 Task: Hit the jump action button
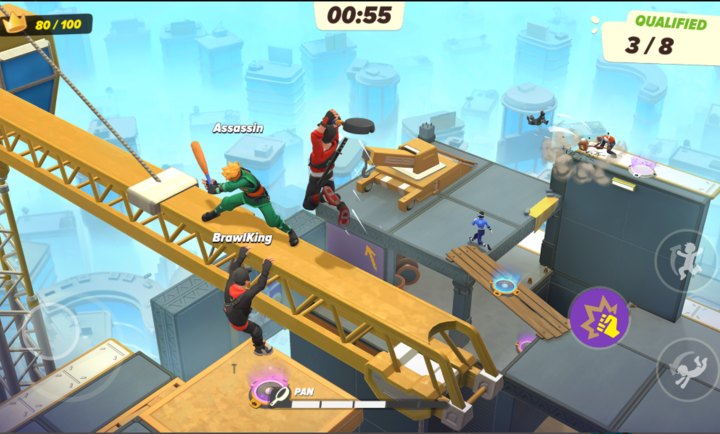click(685, 259)
